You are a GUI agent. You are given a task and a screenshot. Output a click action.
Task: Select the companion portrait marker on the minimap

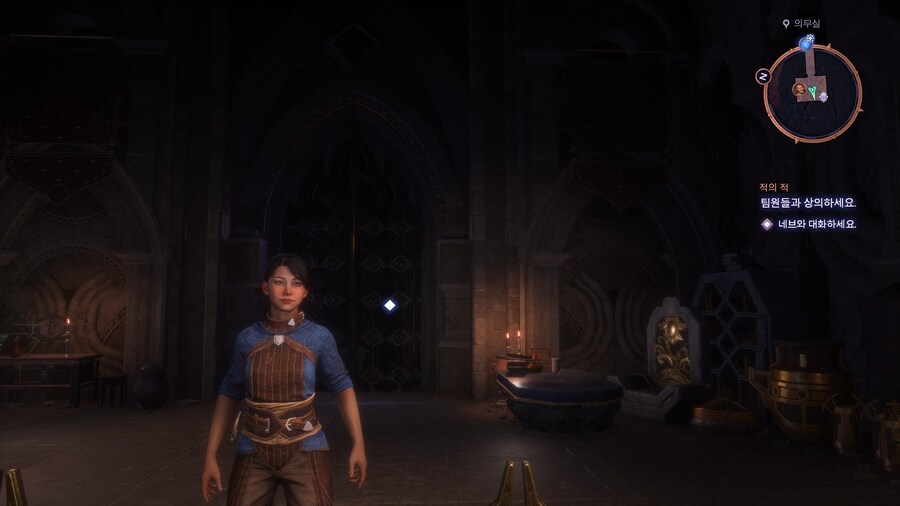coord(800,90)
